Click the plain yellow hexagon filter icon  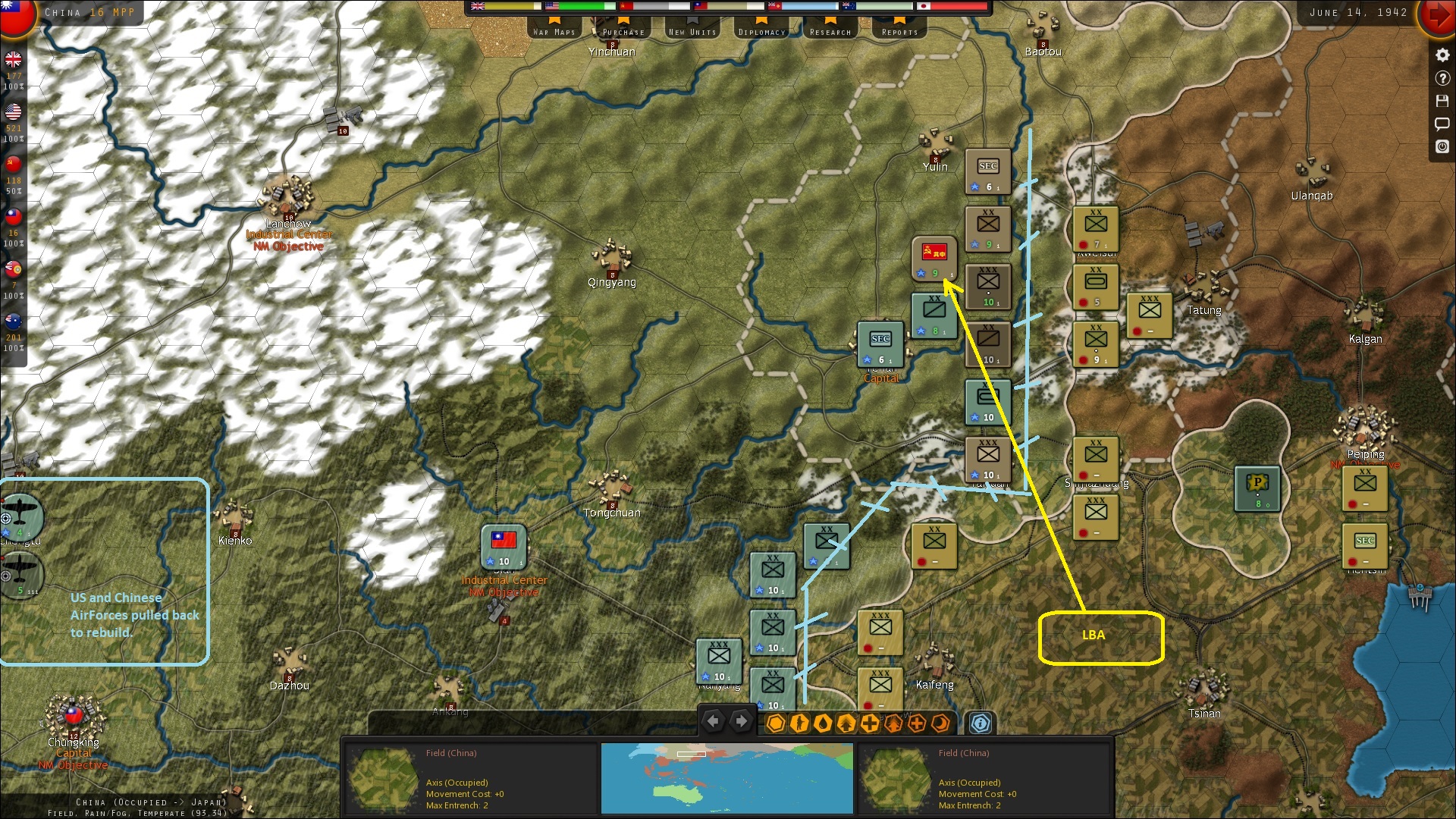coord(775,723)
